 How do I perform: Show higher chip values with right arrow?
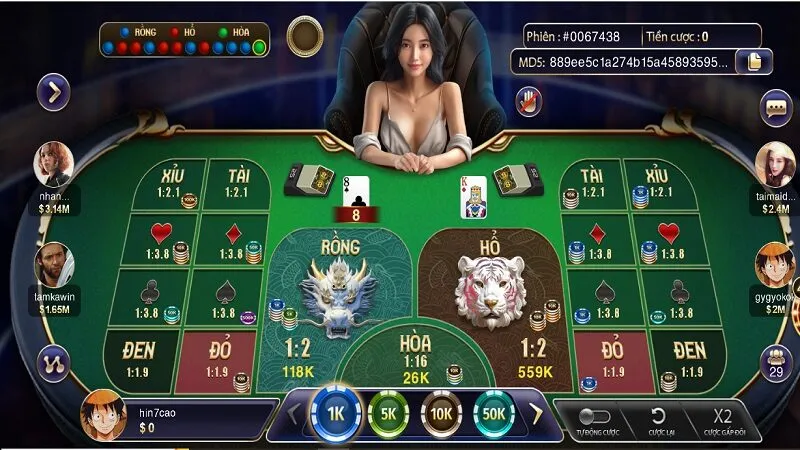point(536,412)
